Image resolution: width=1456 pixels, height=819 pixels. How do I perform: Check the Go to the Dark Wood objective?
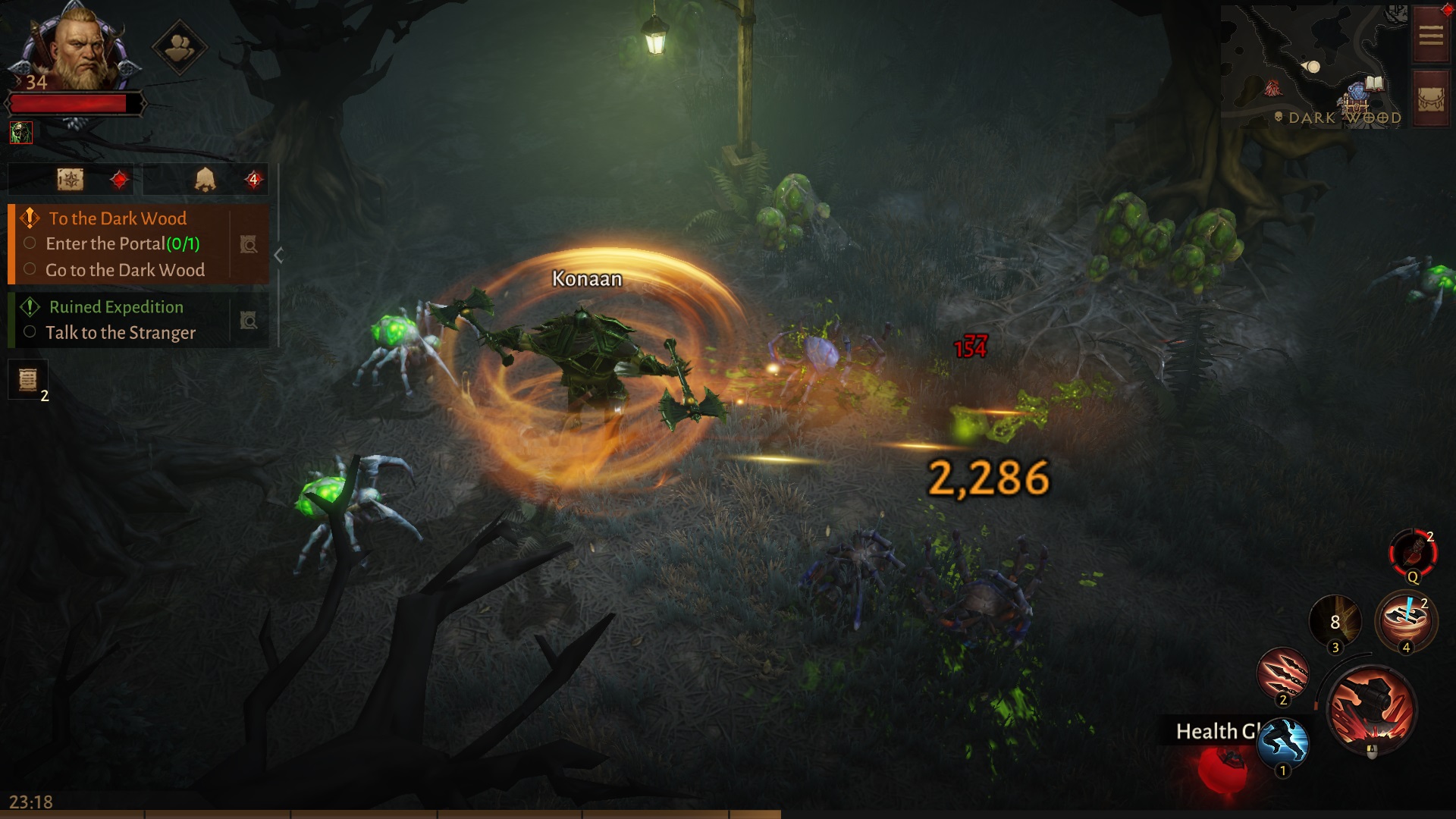[x=30, y=269]
